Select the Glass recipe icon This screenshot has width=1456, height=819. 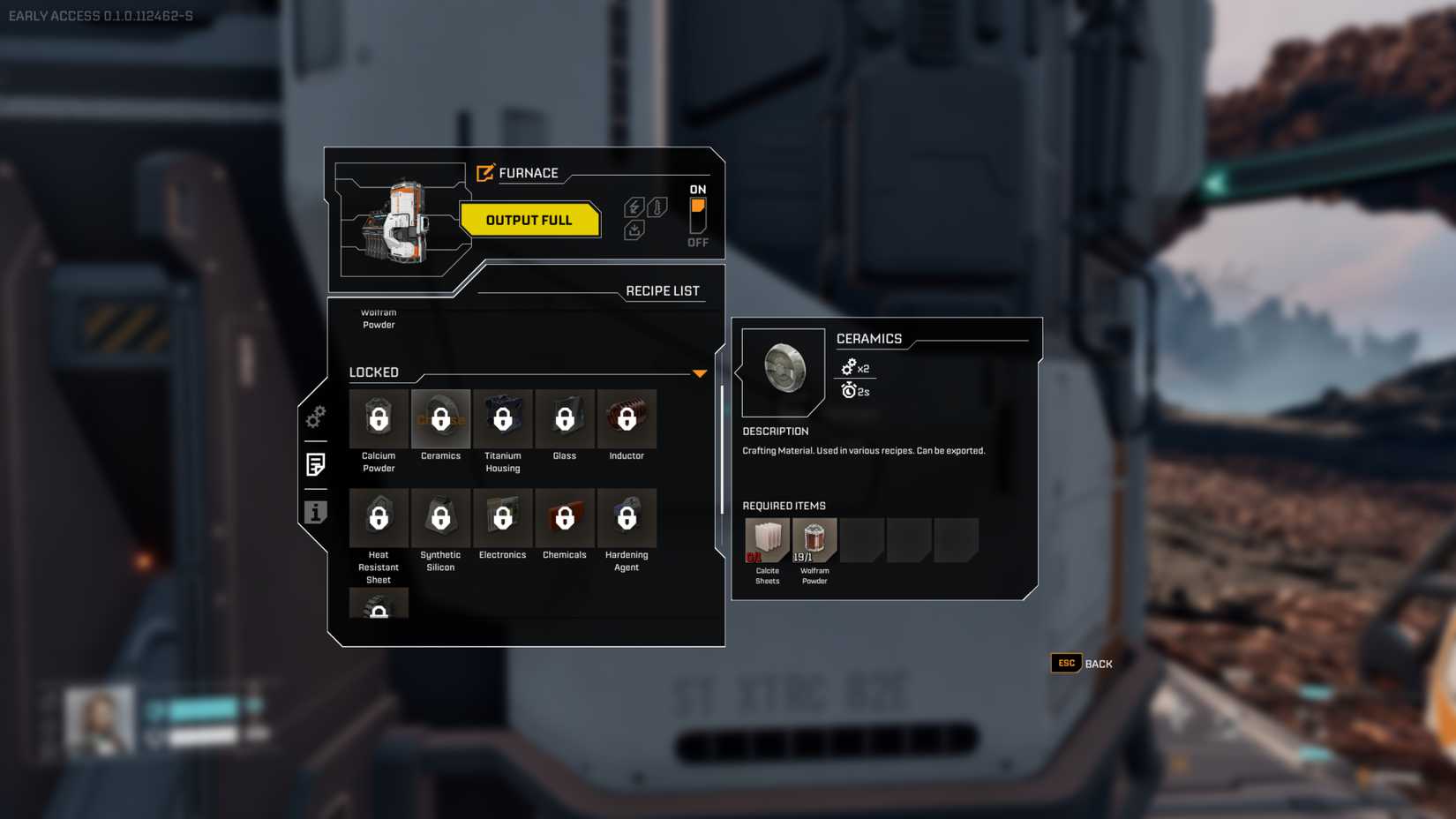click(565, 418)
